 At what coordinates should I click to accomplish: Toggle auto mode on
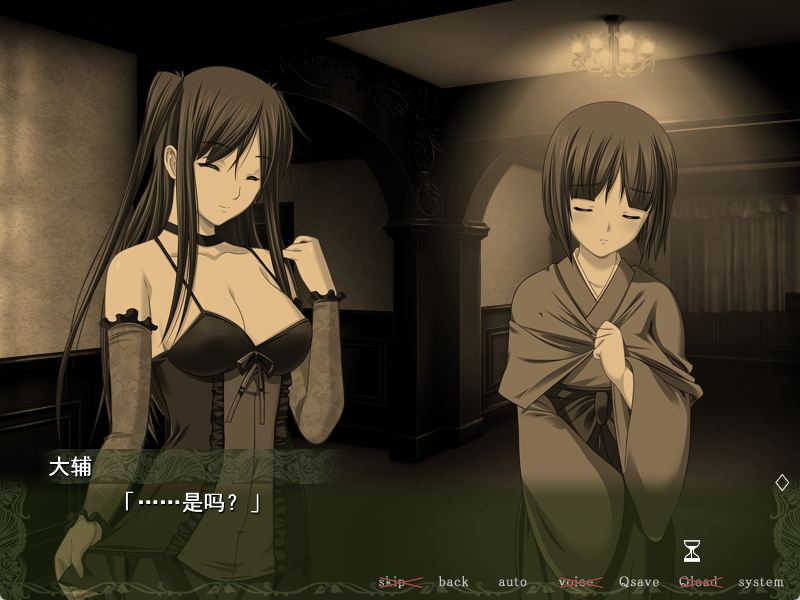512,582
